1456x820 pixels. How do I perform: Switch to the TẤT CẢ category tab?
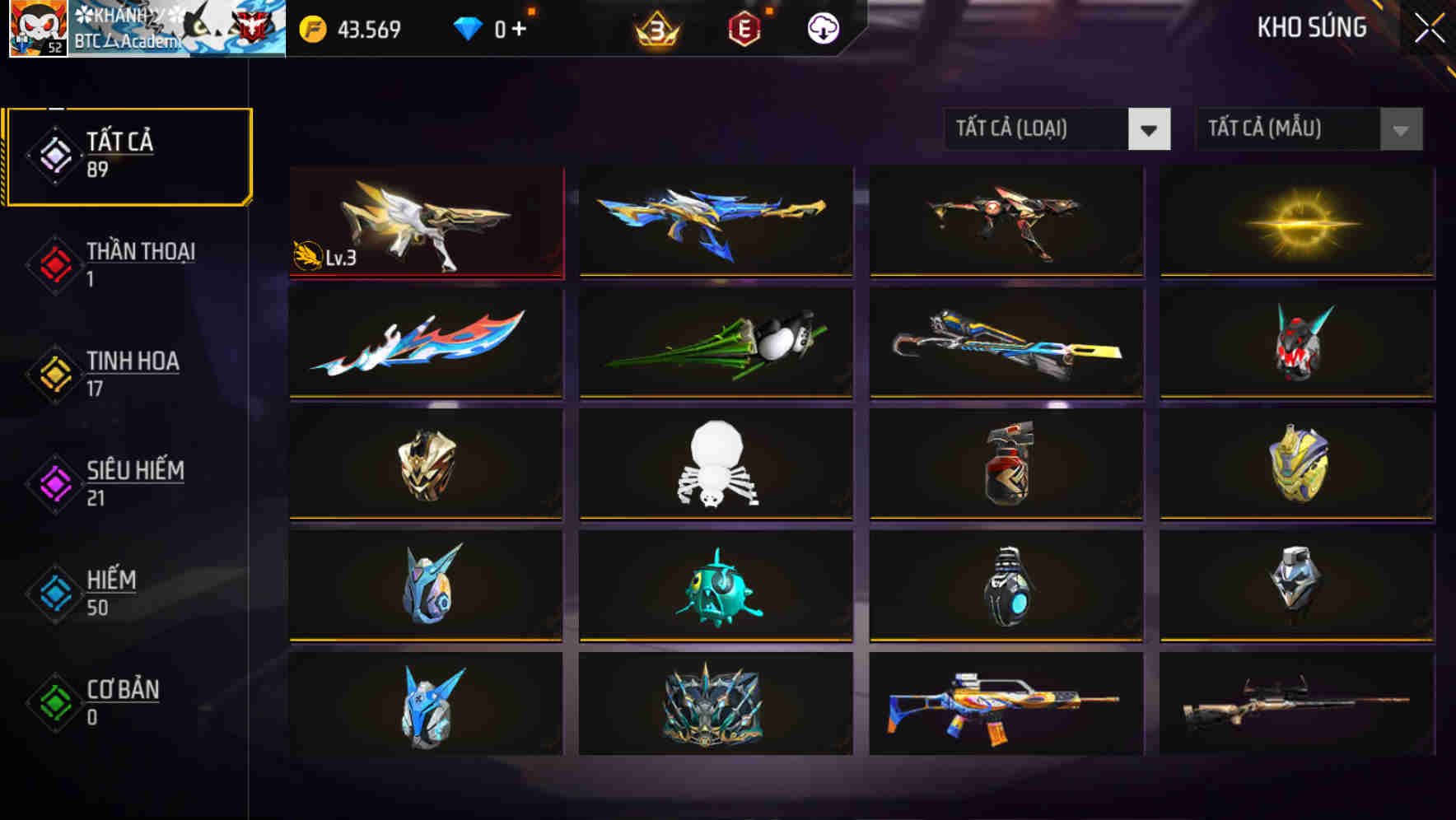point(128,154)
